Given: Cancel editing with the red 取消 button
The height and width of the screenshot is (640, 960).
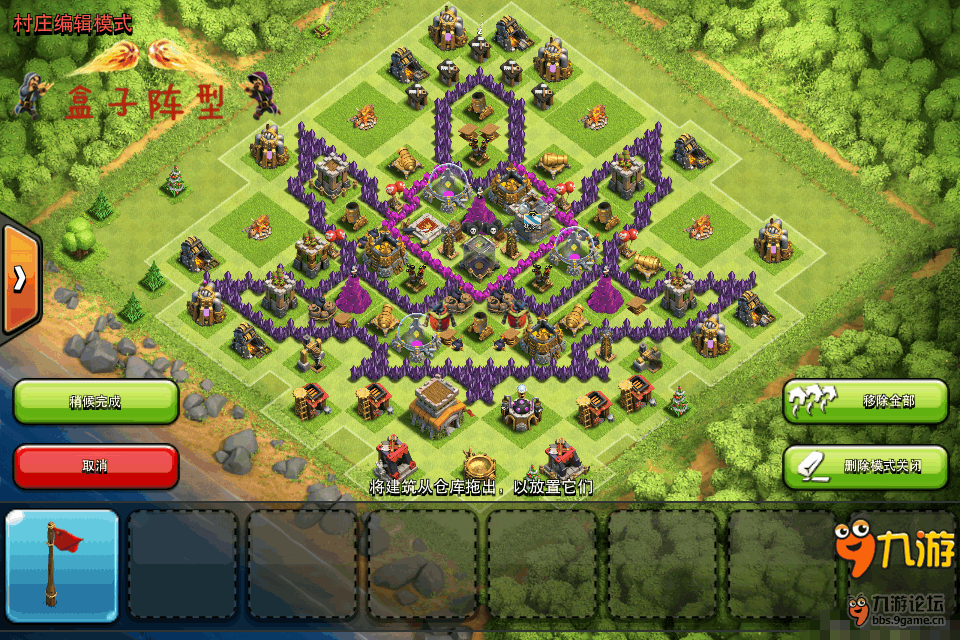Looking at the screenshot, I should [96, 466].
